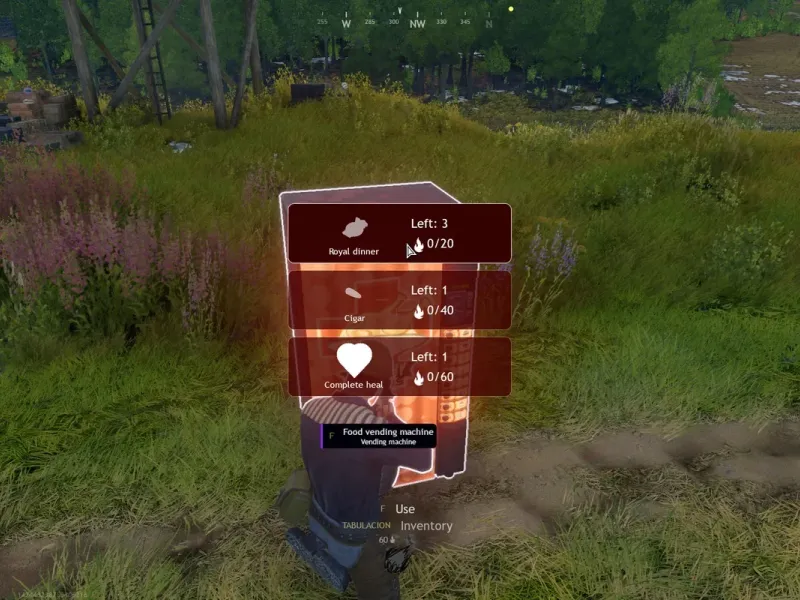Select the Complete heal option
Screen dimensions: 800x600
pos(399,366)
